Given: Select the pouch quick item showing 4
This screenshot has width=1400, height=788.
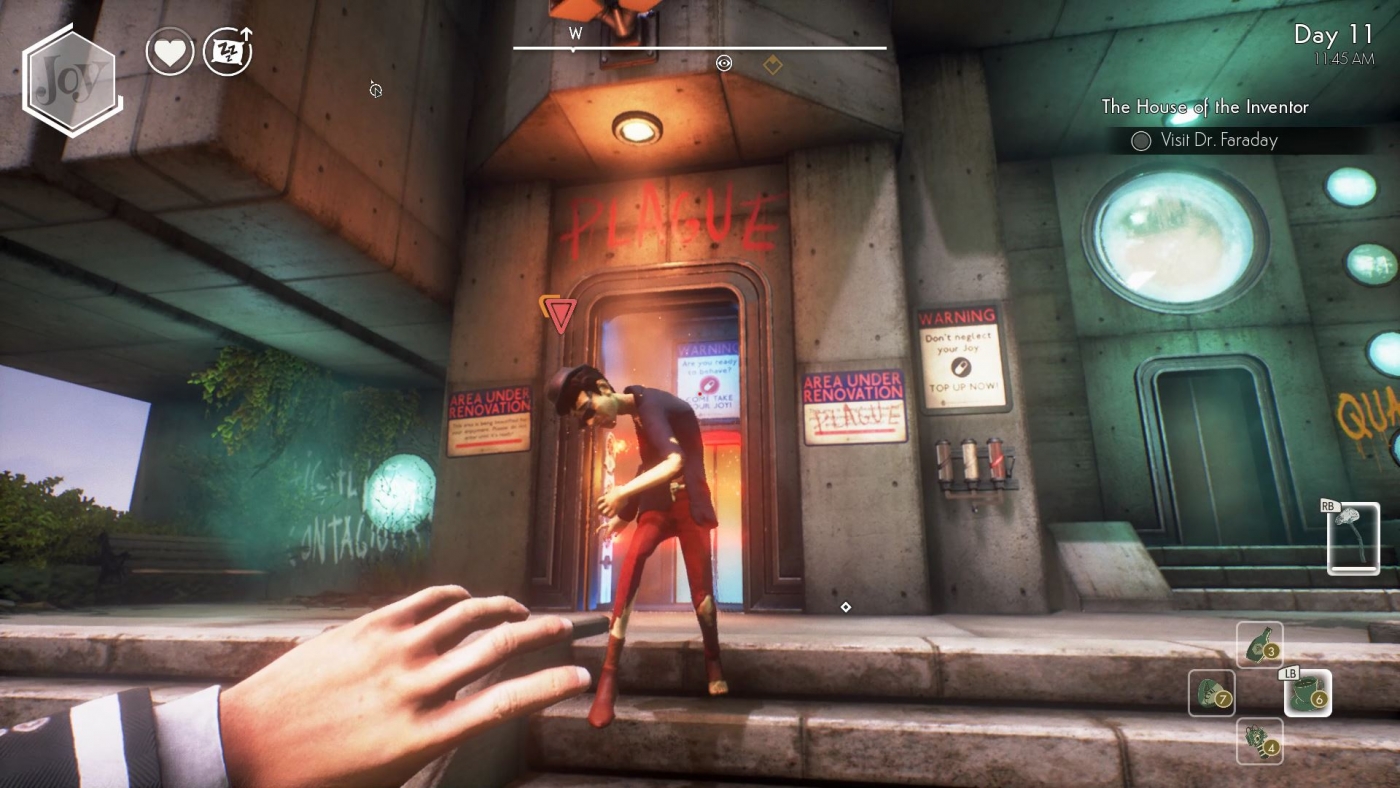Looking at the screenshot, I should click(x=1259, y=741).
